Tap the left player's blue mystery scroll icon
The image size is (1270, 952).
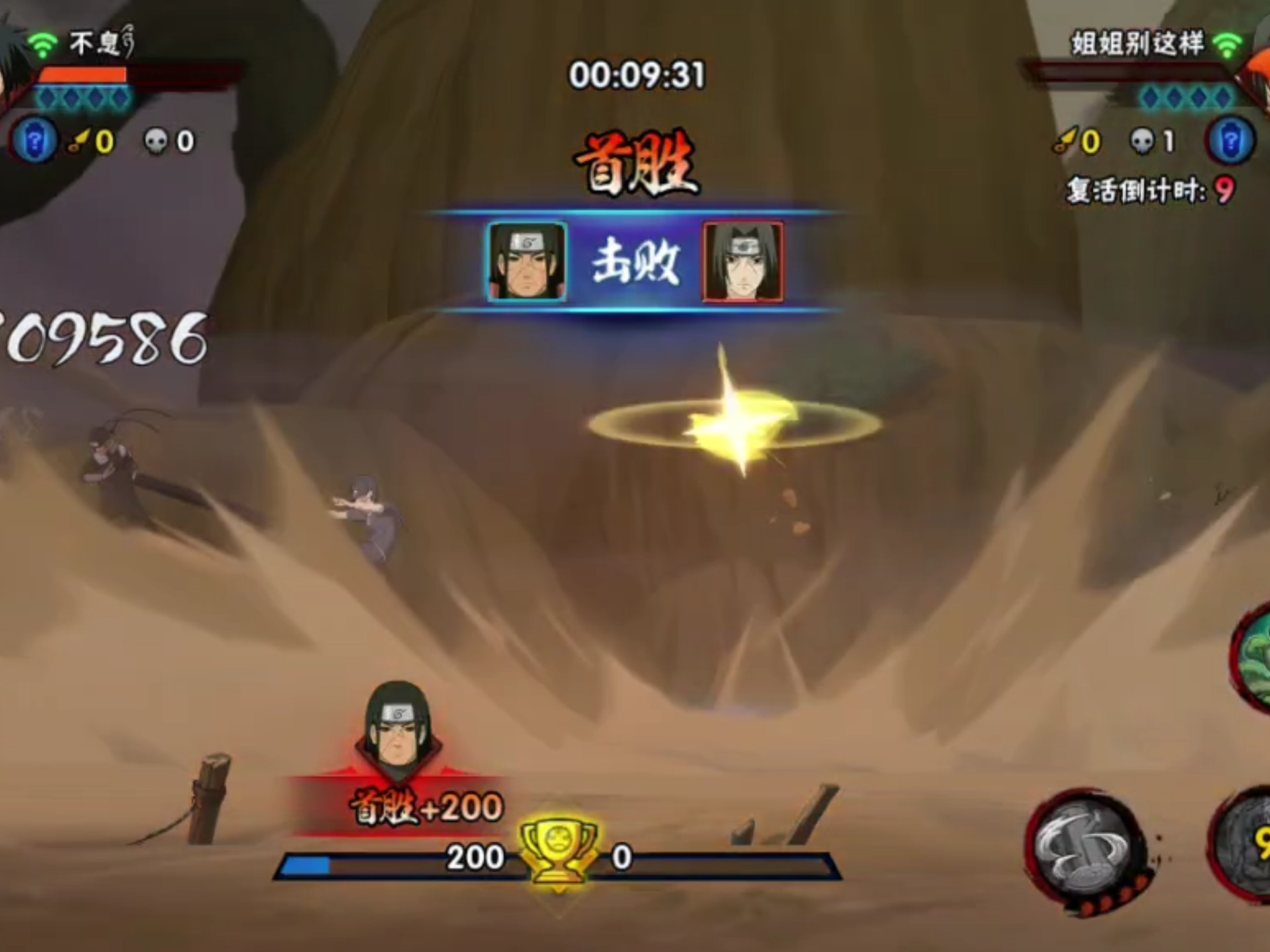(x=34, y=140)
